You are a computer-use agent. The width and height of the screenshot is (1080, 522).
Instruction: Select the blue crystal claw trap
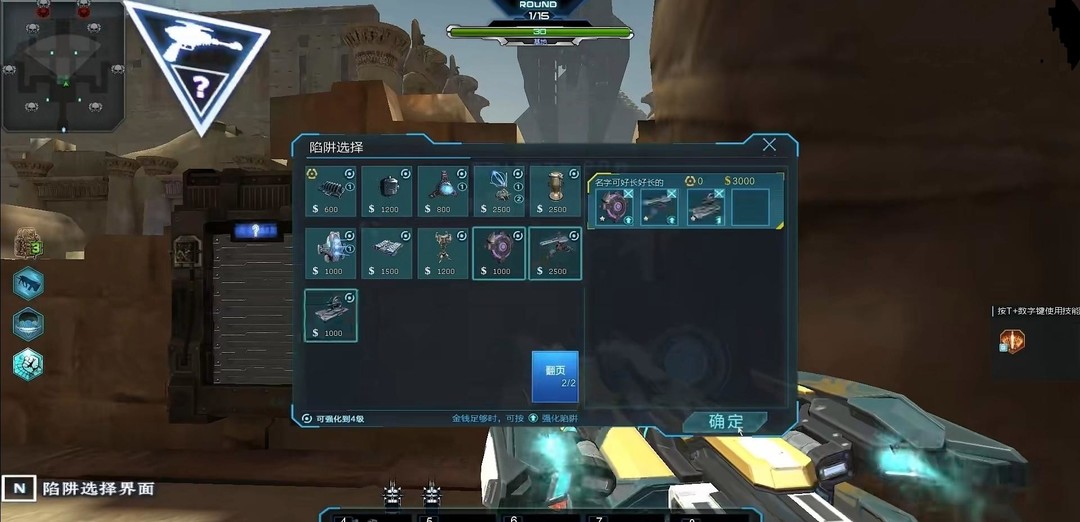(x=499, y=192)
